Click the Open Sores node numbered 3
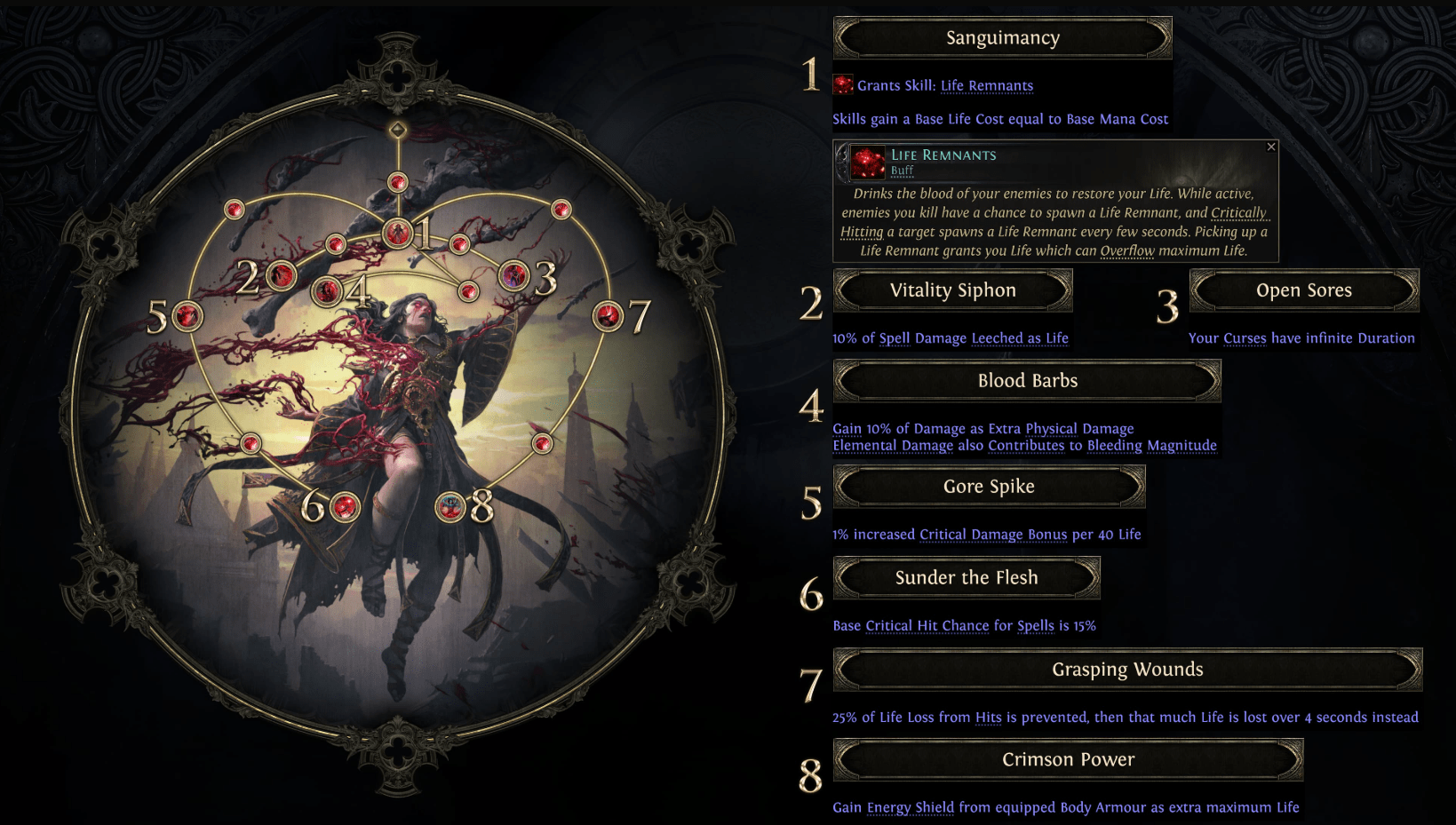The height and width of the screenshot is (825, 1456). pyautogui.click(x=513, y=275)
